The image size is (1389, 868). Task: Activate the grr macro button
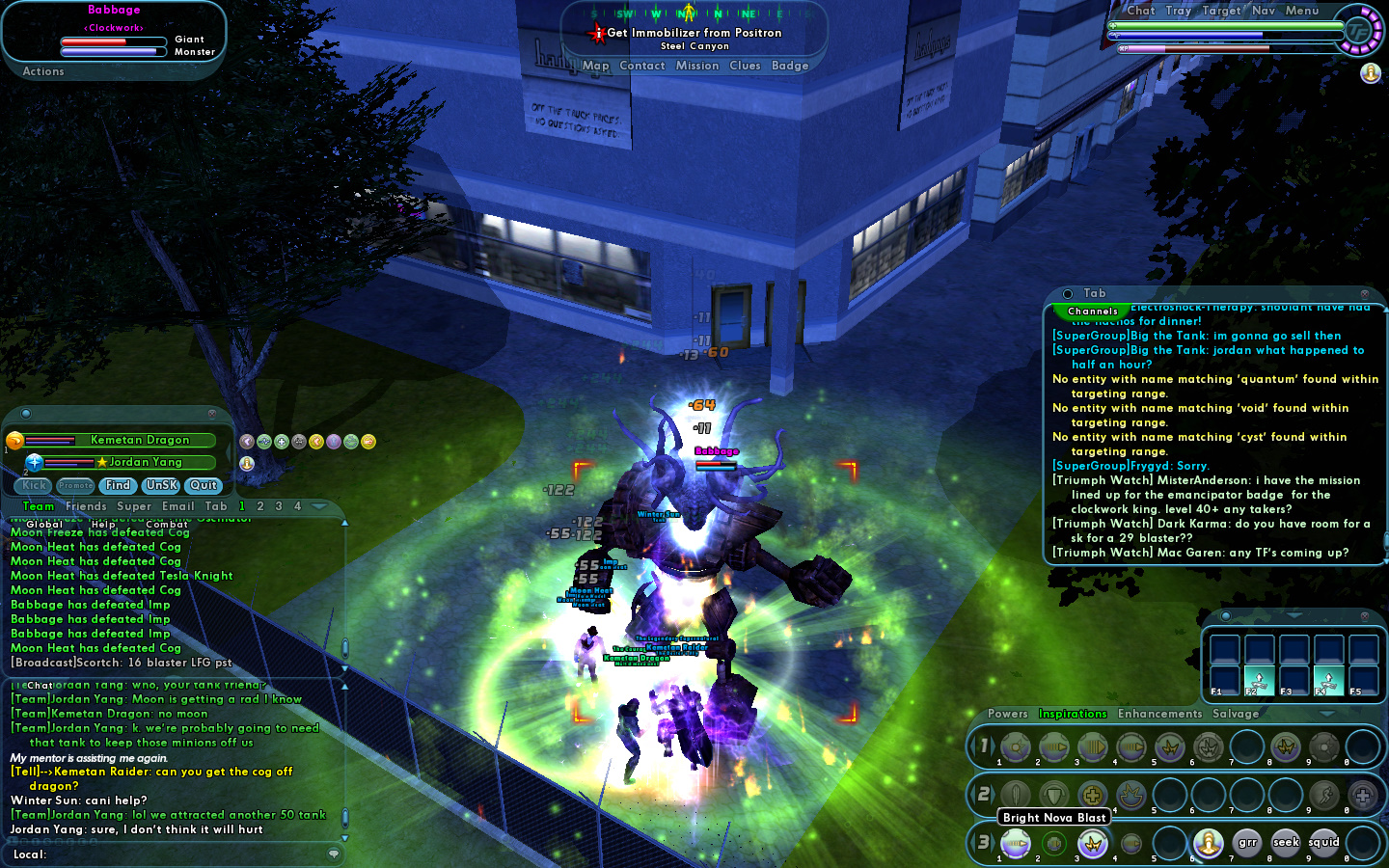point(1247,843)
